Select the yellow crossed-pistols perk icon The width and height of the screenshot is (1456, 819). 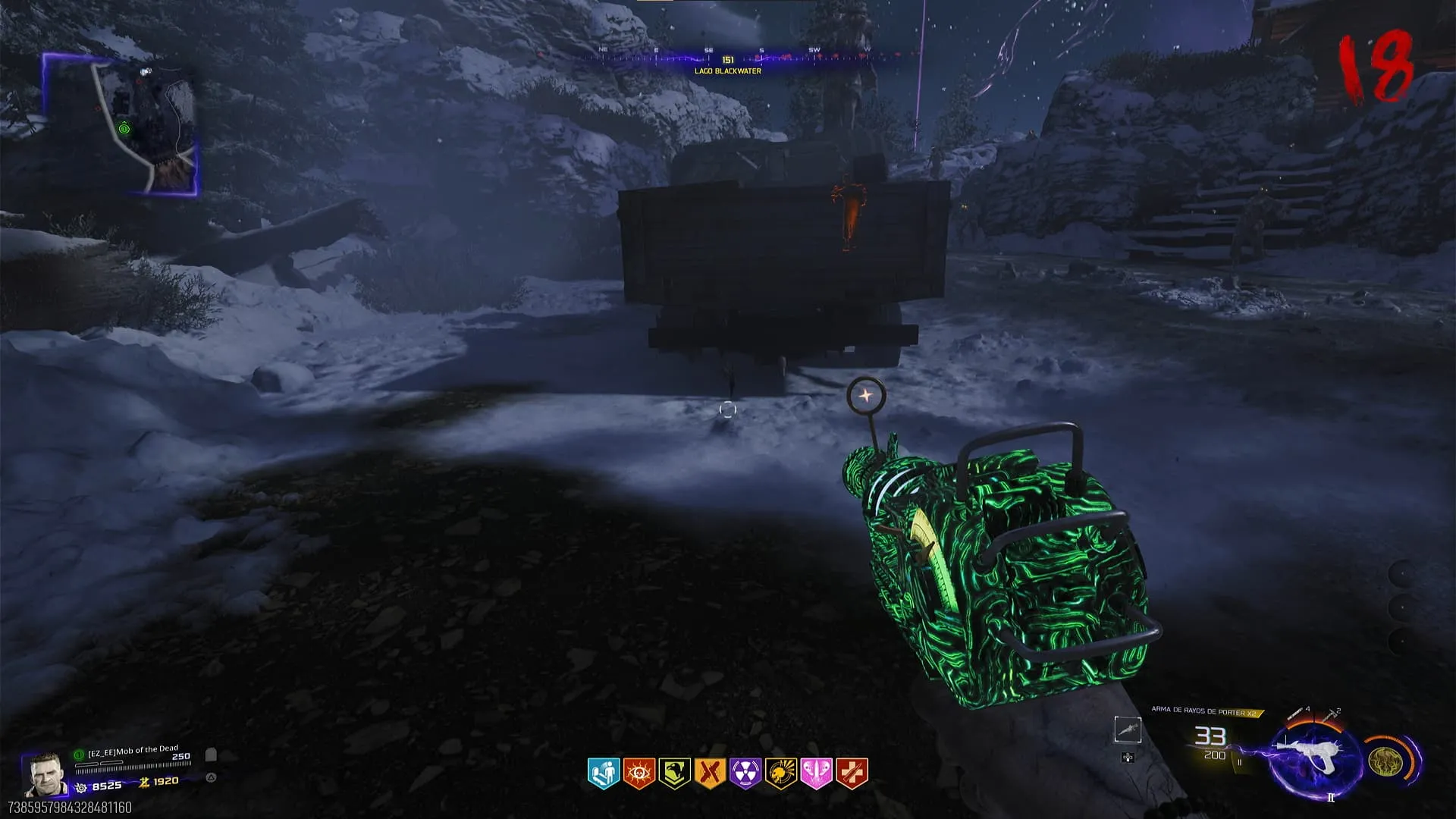pyautogui.click(x=710, y=773)
